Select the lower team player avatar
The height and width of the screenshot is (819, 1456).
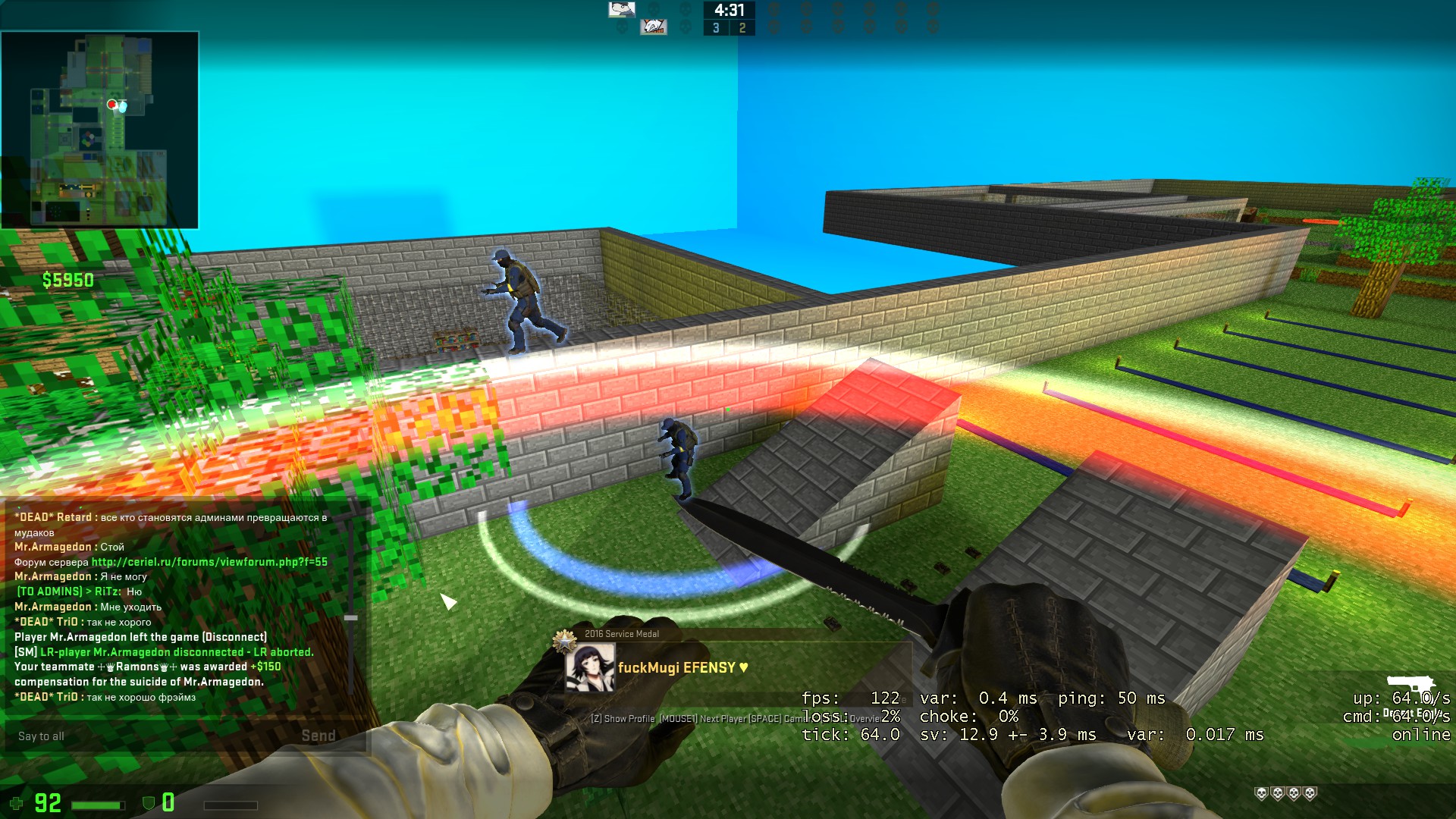tap(653, 27)
